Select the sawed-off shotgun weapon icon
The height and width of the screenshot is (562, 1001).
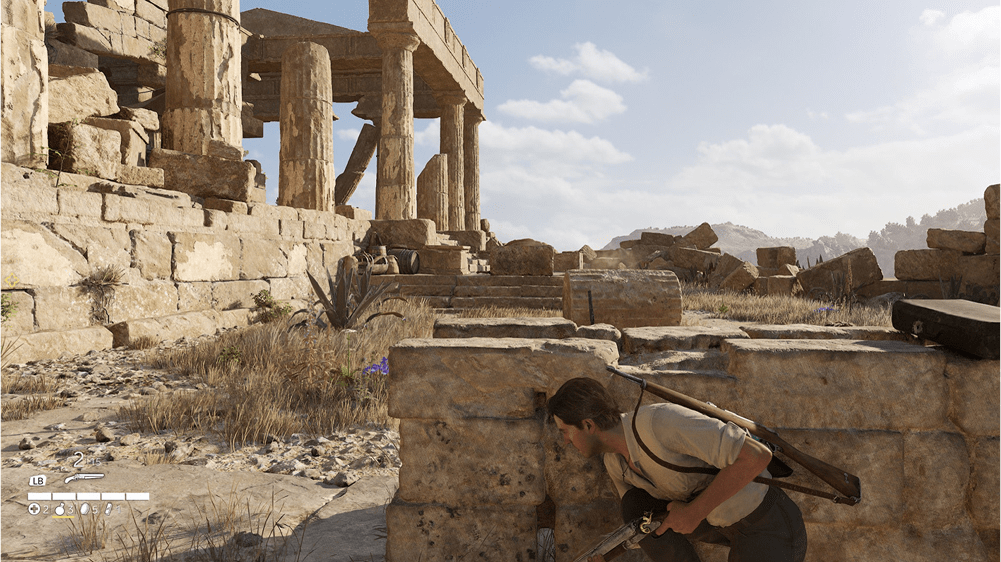84,478
